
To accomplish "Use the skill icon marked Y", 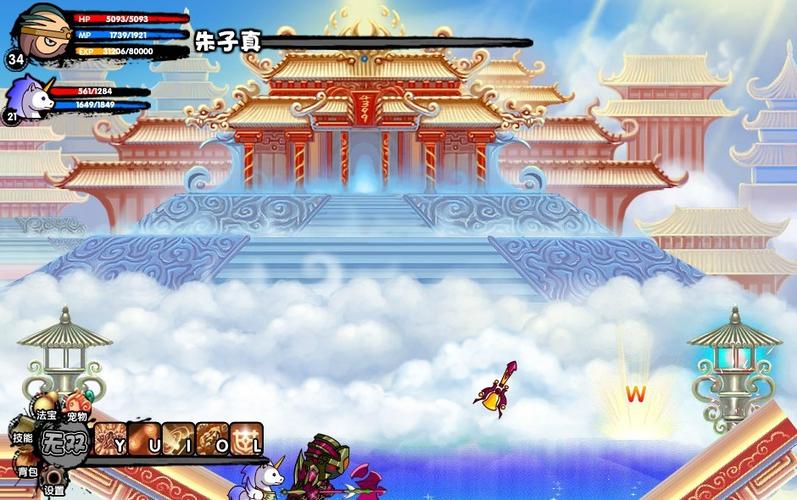I will click(112, 439).
